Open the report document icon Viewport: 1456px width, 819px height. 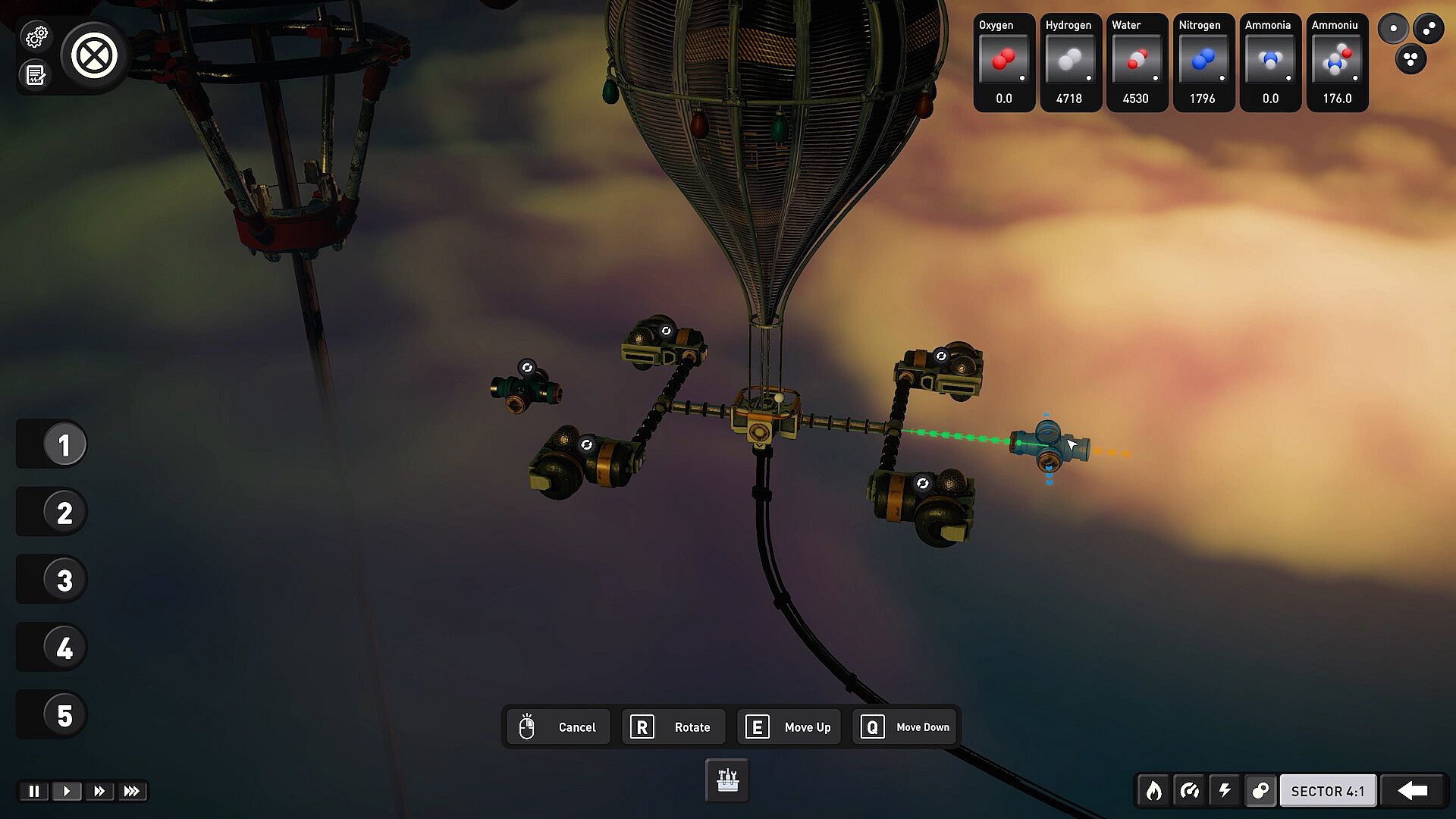point(36,75)
